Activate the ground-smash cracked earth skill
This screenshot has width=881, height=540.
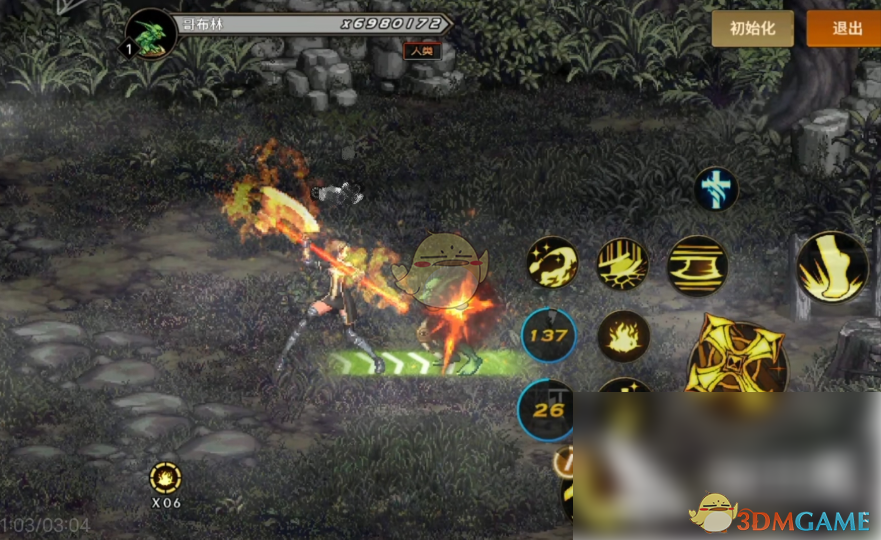click(x=623, y=264)
